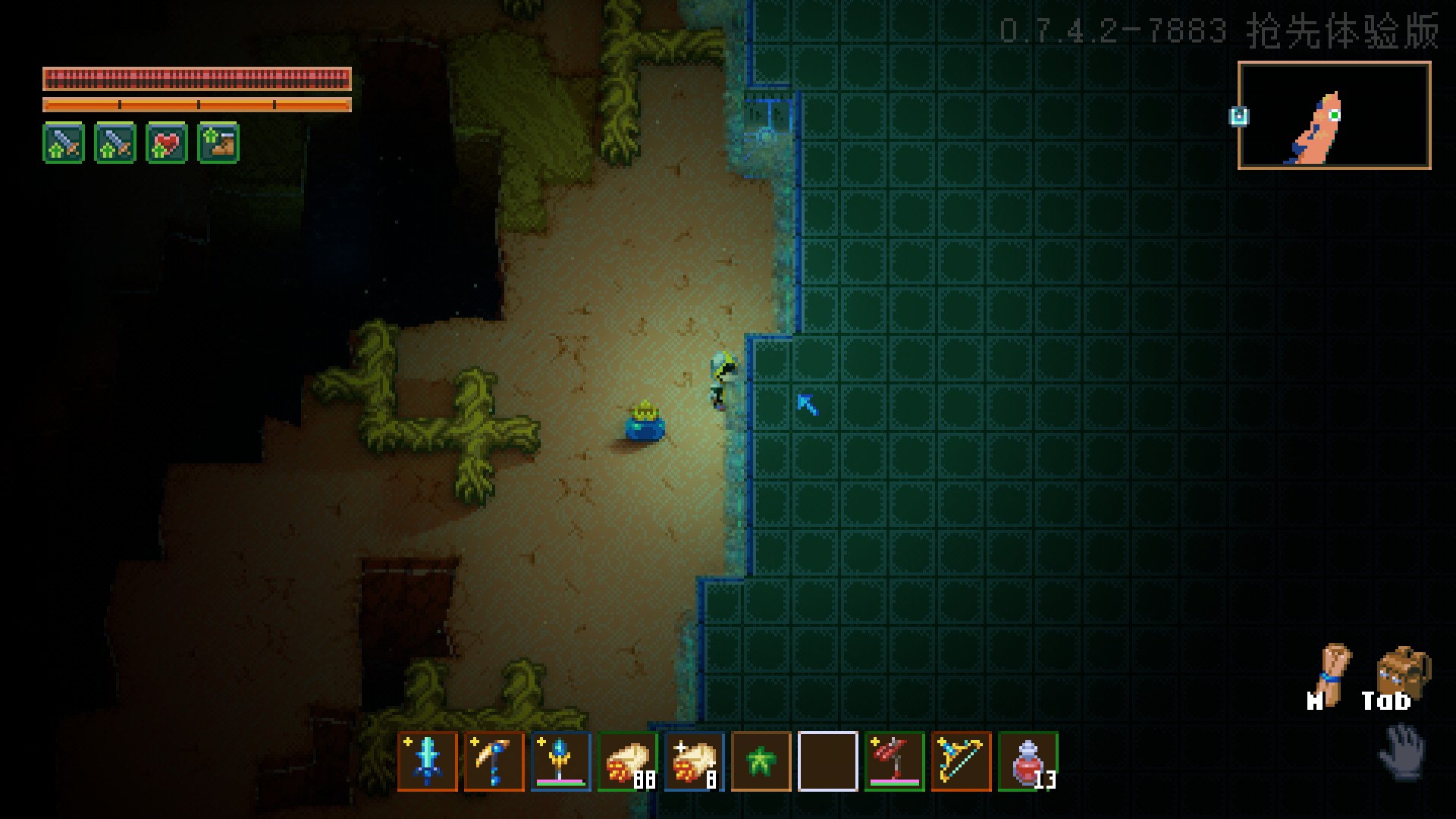Select the red potion stack of 13
This screenshot has height=819, width=1456.
click(x=1028, y=761)
